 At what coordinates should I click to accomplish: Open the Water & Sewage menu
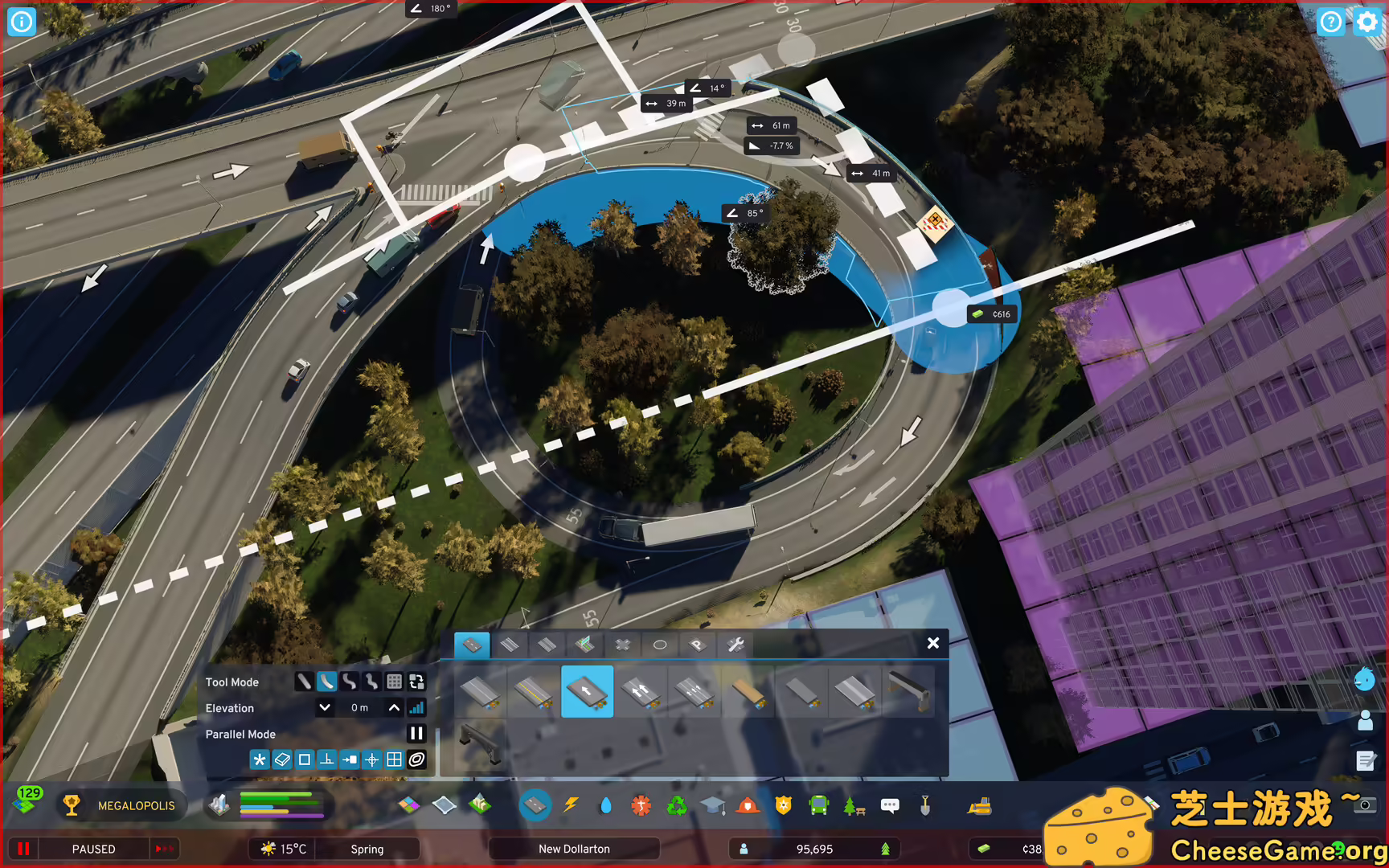(x=608, y=806)
